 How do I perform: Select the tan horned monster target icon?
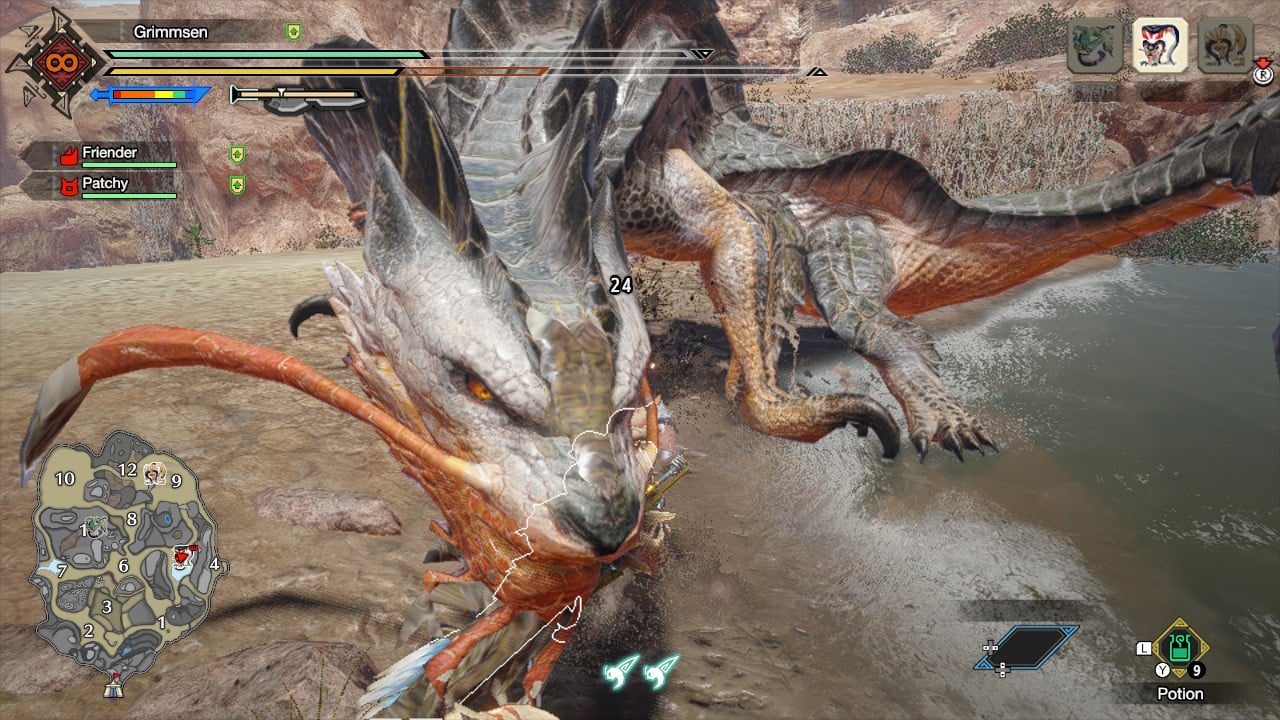point(1225,46)
